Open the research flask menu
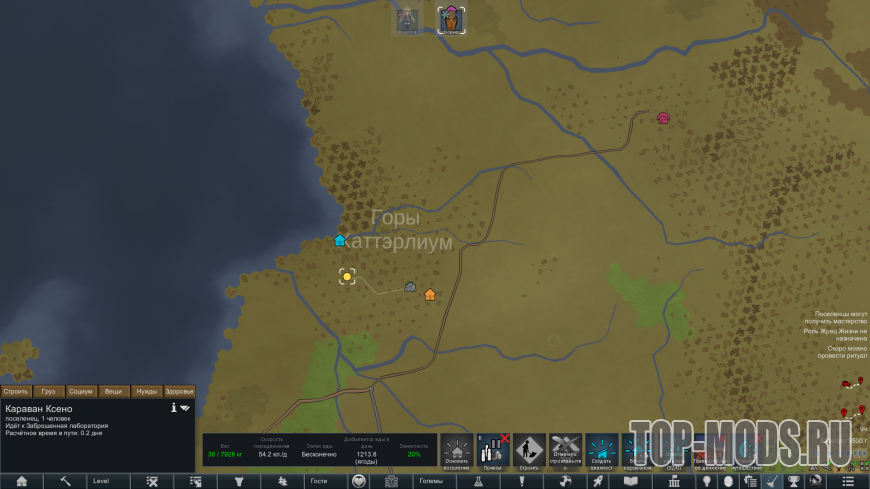The width and height of the screenshot is (870, 489). click(x=478, y=481)
